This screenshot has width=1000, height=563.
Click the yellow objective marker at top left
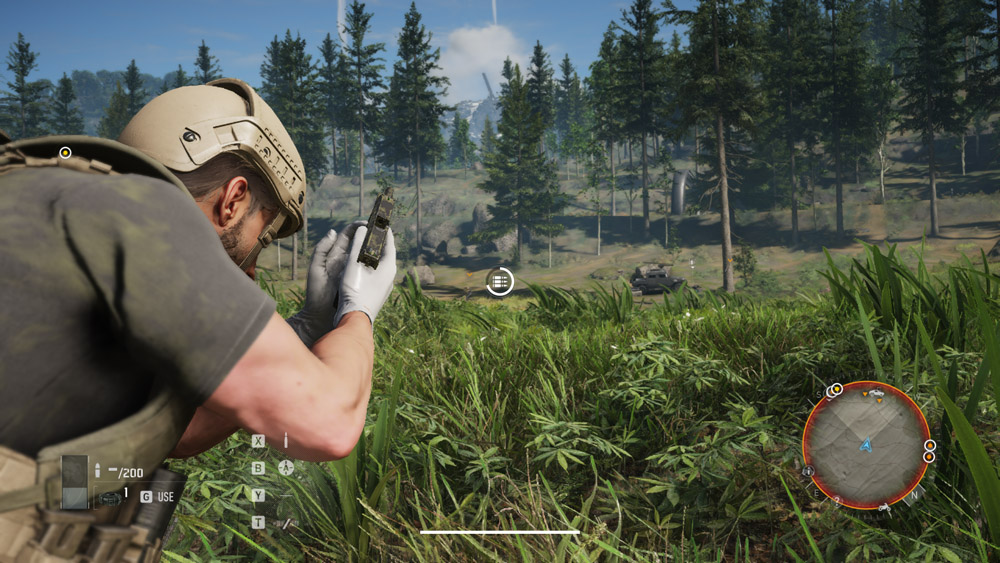click(x=65, y=153)
